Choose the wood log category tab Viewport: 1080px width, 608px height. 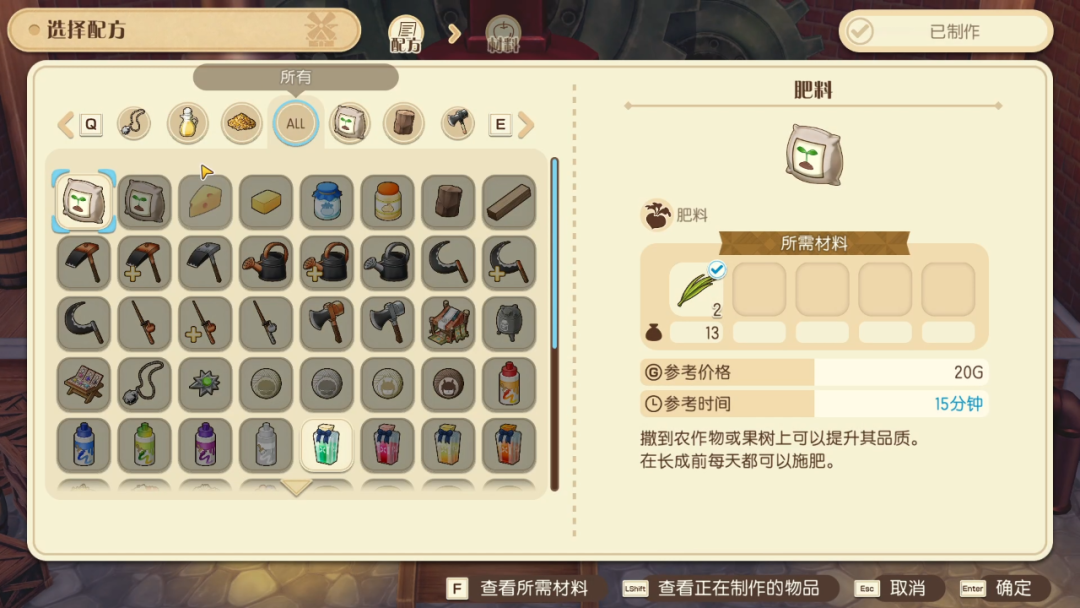404,124
